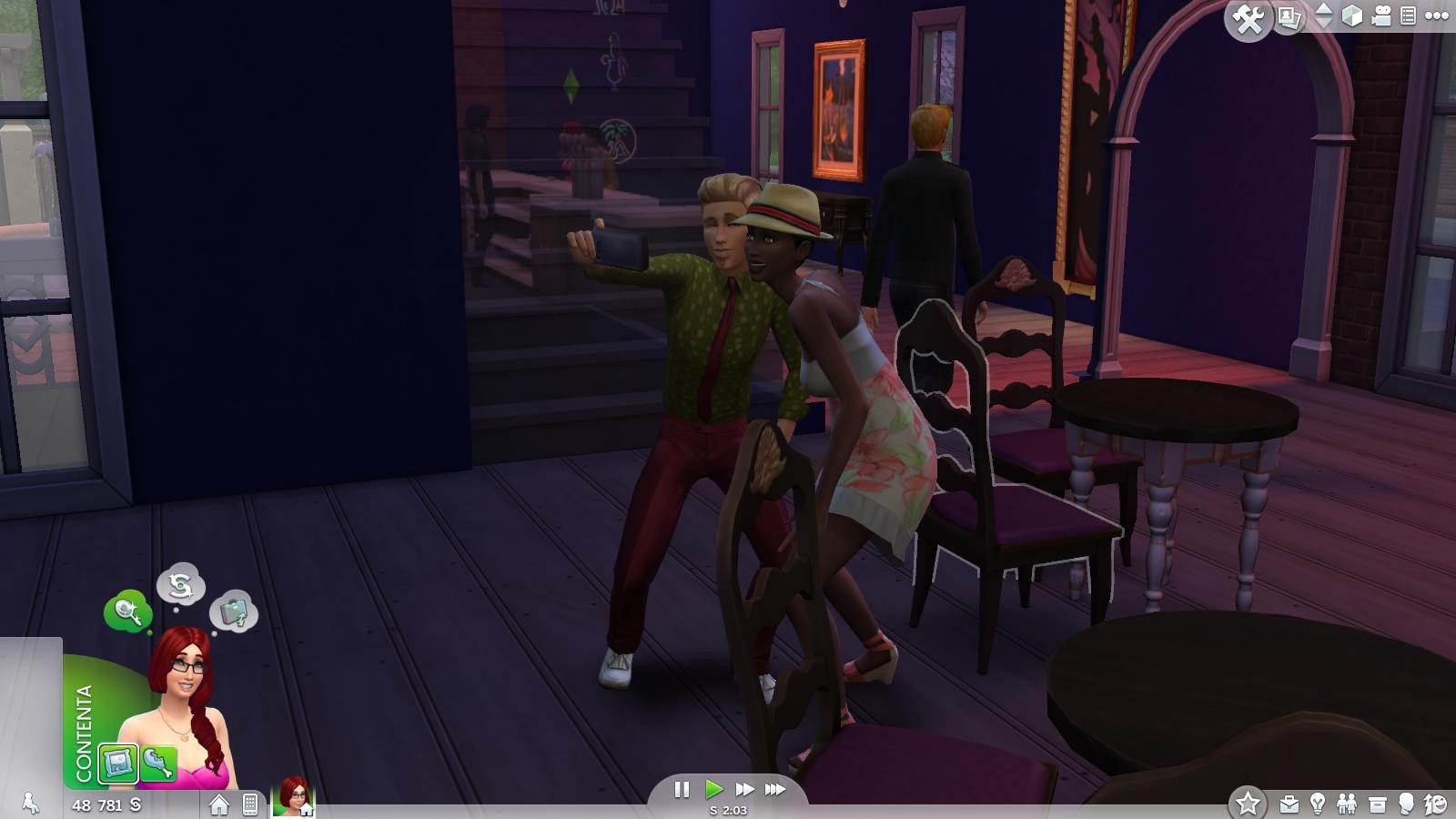Toggle walls view with the cube icon

coord(1351,15)
